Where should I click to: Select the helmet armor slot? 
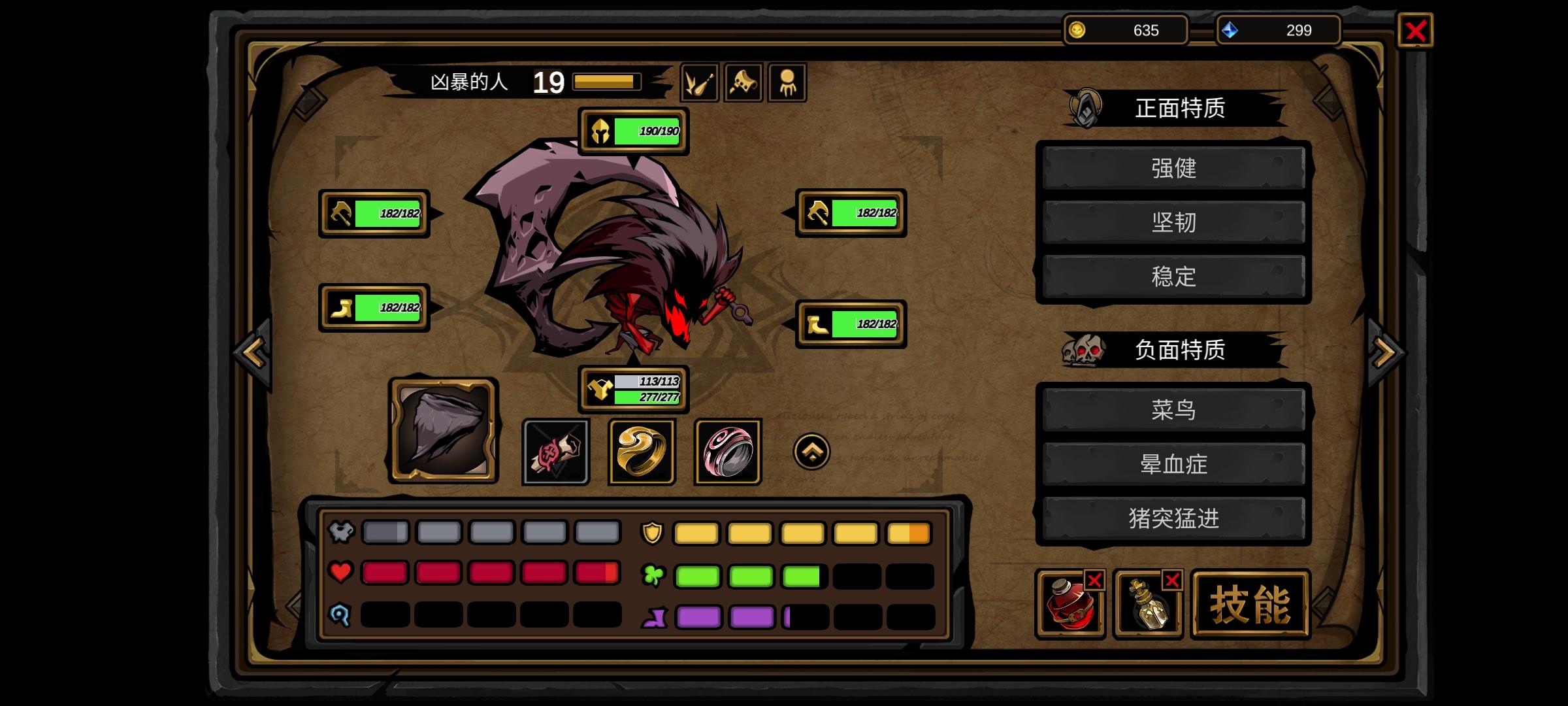click(633, 131)
